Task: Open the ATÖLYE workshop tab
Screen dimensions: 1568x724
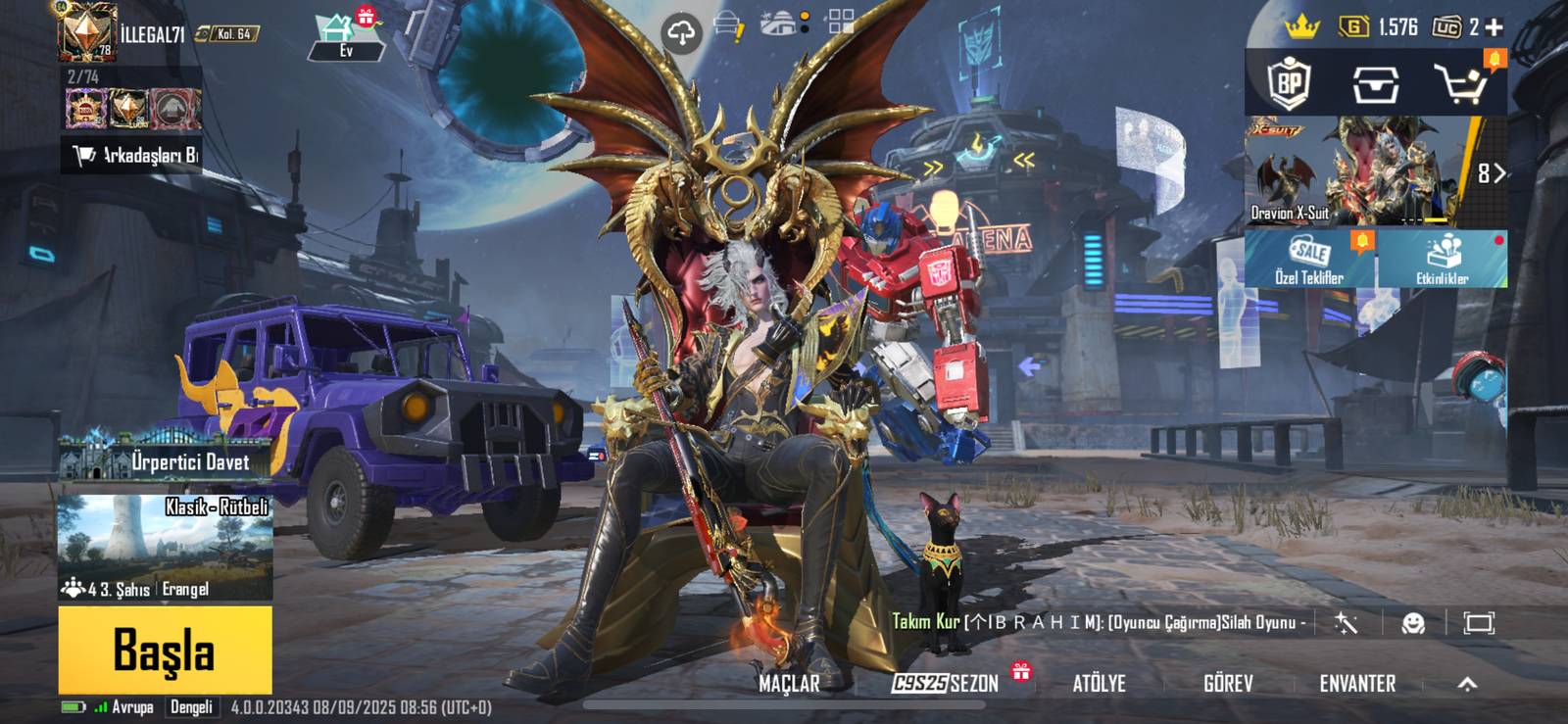Action: pyautogui.click(x=1099, y=684)
